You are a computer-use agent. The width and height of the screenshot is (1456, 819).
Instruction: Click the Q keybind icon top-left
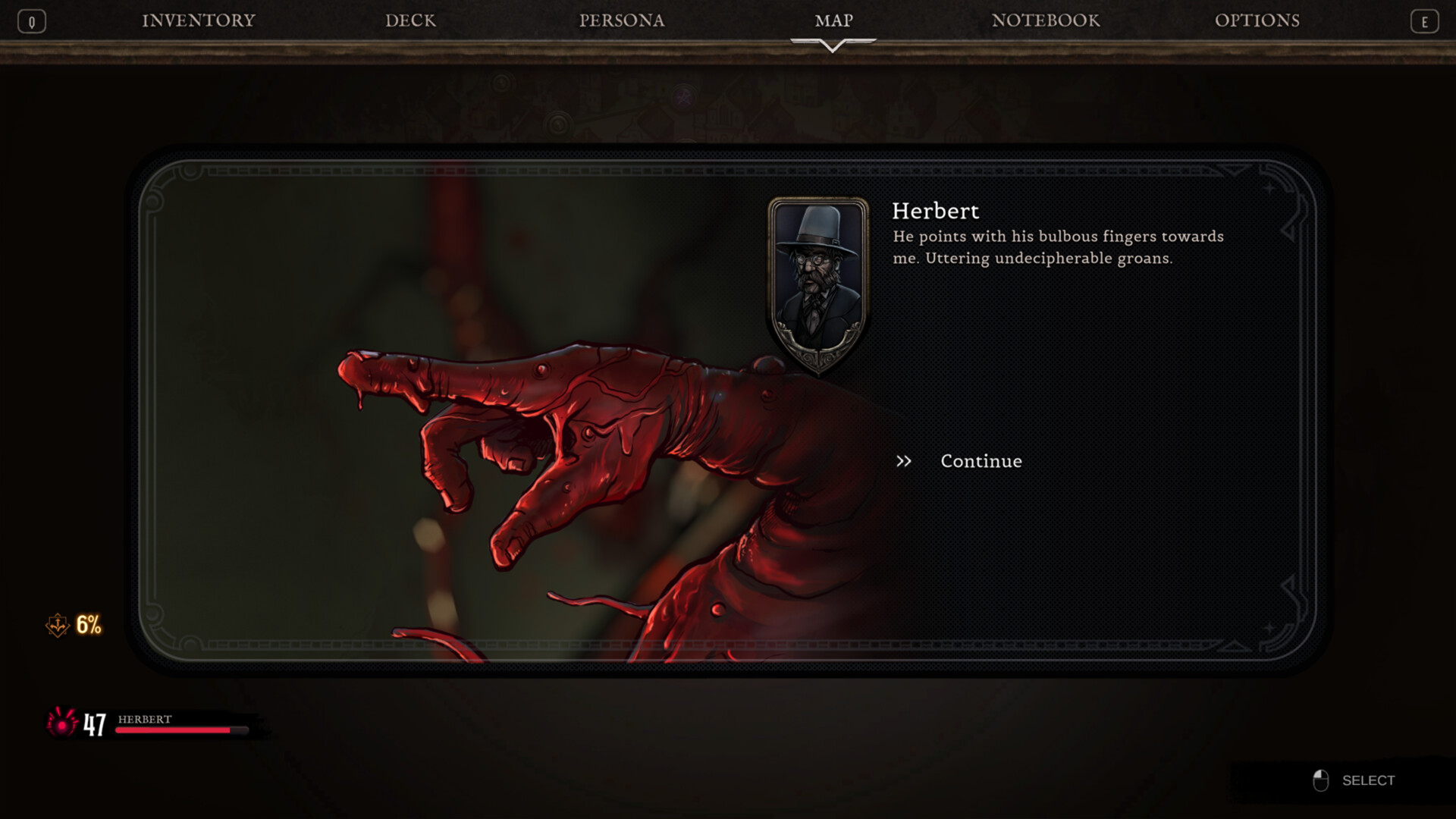pyautogui.click(x=32, y=20)
